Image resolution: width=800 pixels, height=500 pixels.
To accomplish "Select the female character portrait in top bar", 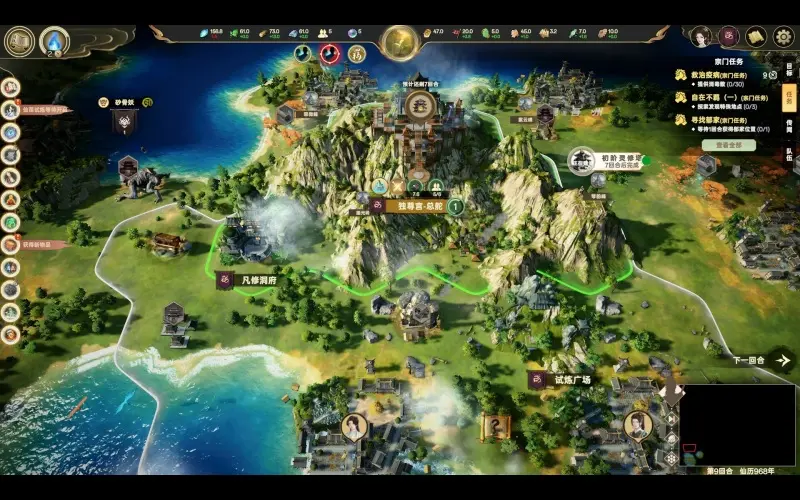I will pos(703,37).
